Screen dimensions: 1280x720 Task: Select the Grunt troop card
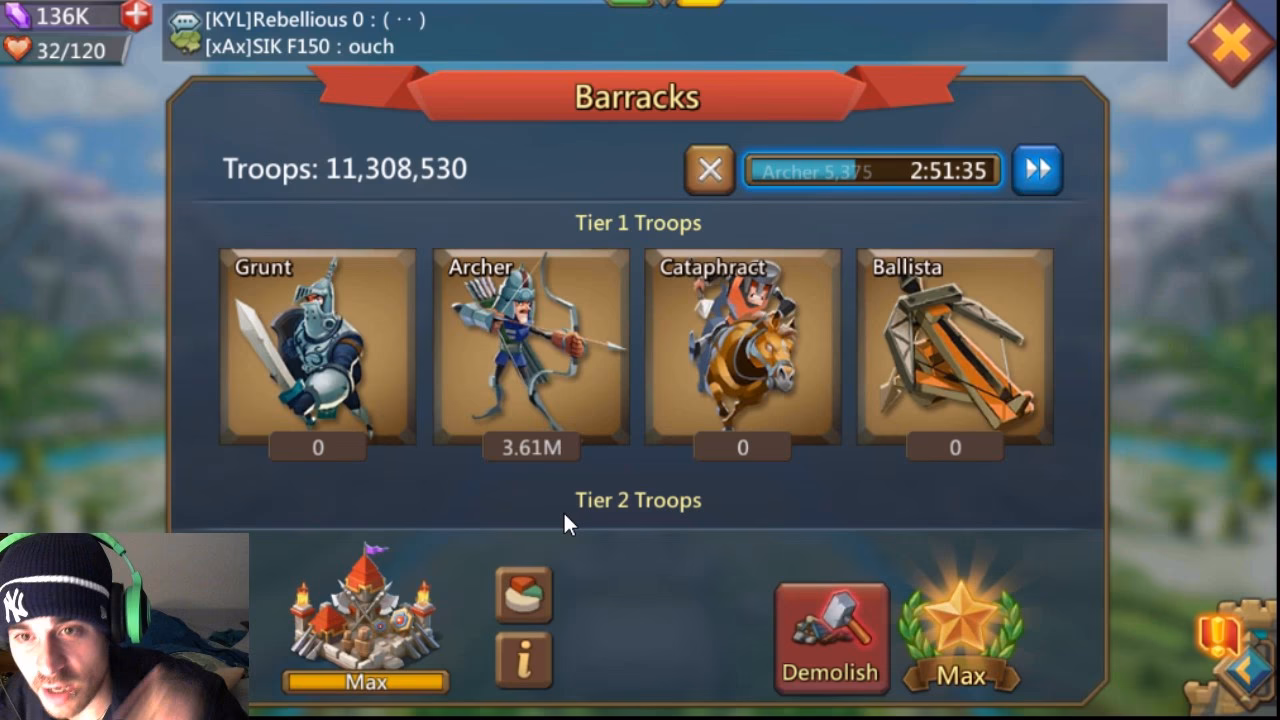[x=318, y=345]
